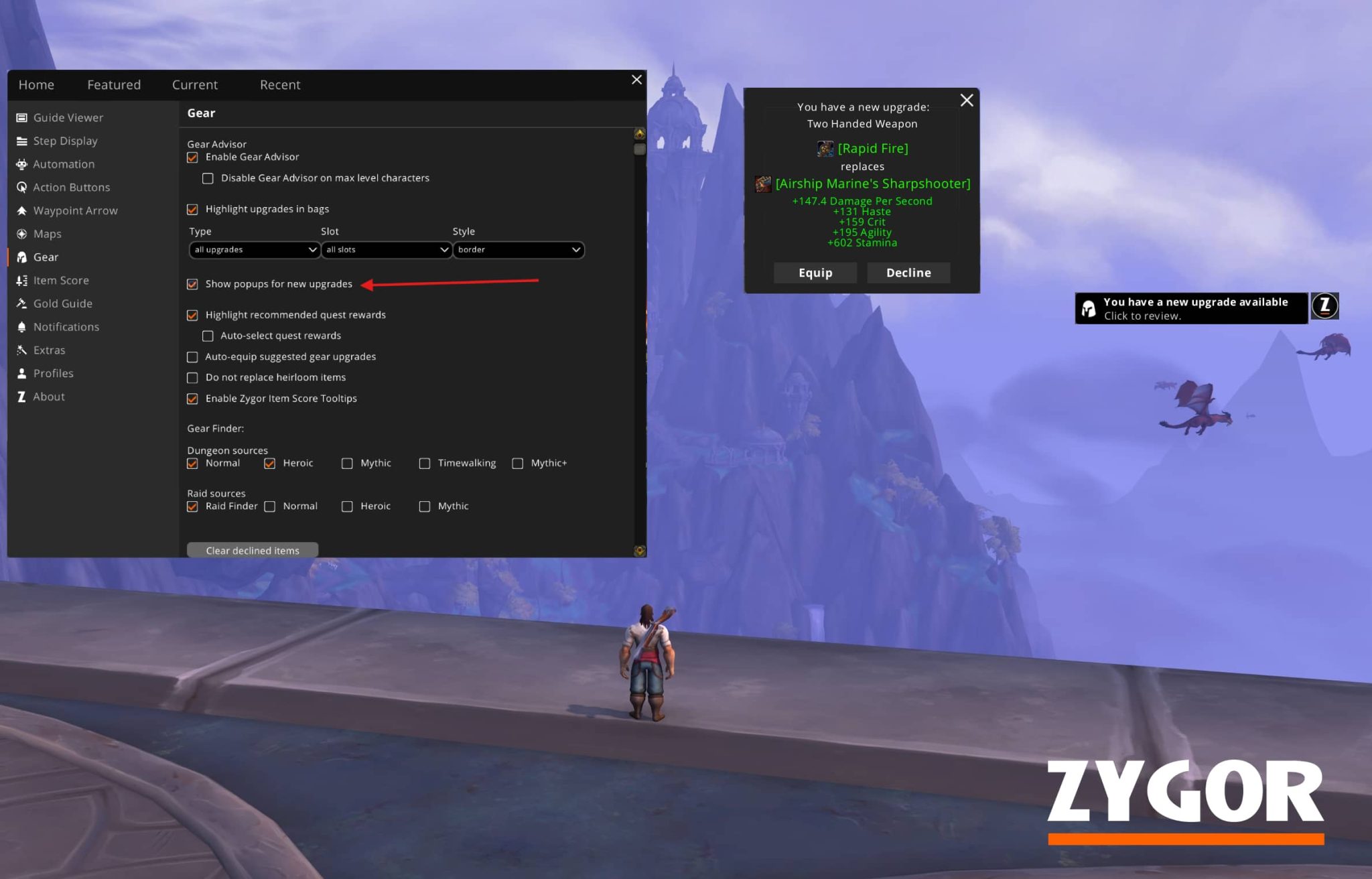Screen dimensions: 1372x879
Task: Open the Waypoint Arrow settings icon
Action: [x=22, y=210]
